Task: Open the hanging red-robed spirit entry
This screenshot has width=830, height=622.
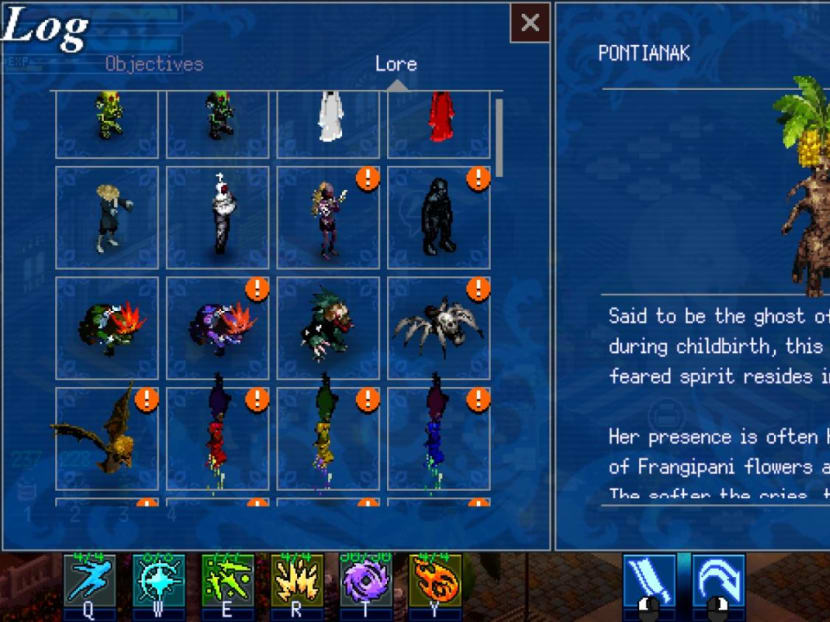Action: 217,438
